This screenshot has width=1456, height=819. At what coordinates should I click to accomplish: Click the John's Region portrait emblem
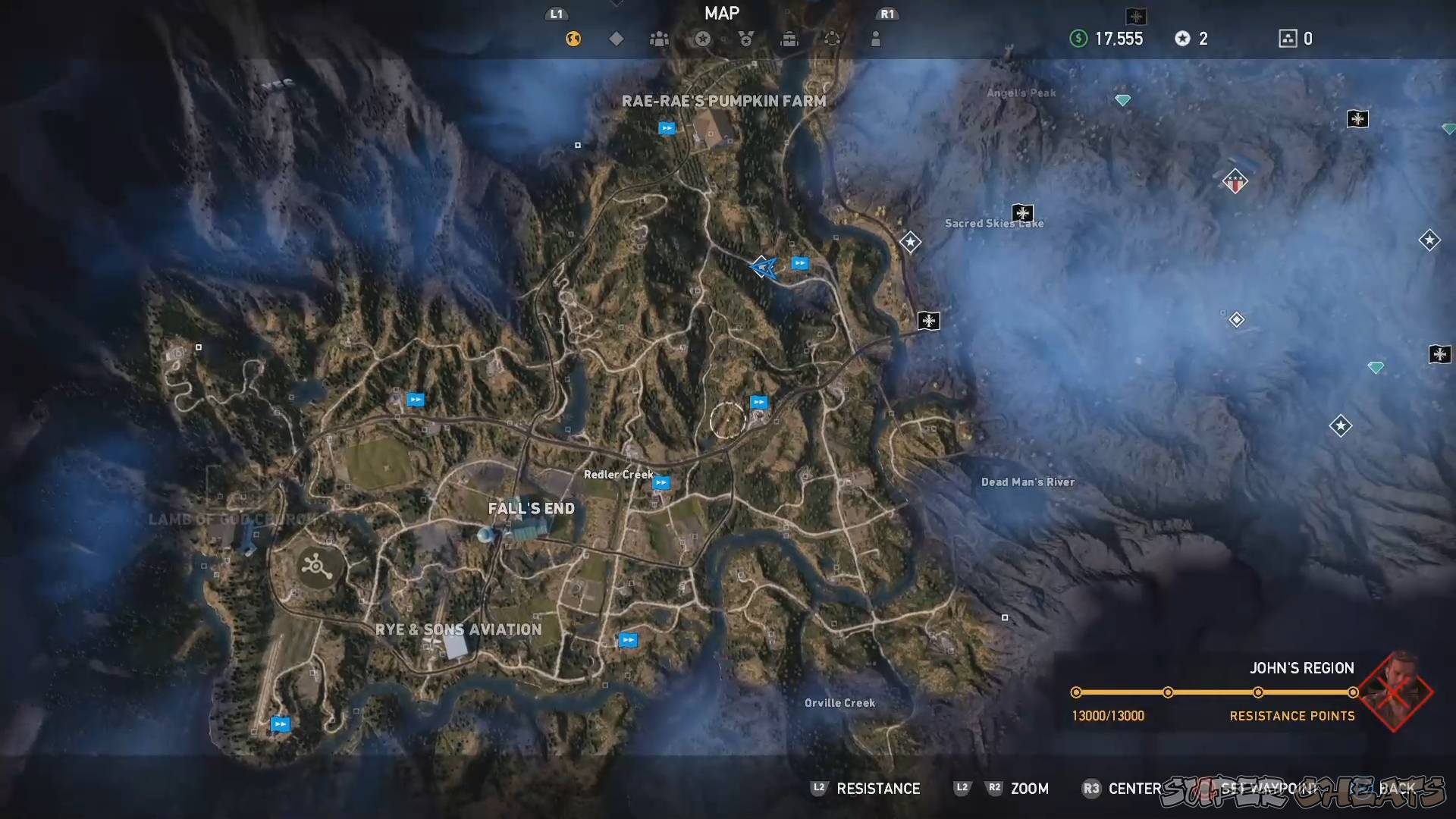pyautogui.click(x=1398, y=692)
